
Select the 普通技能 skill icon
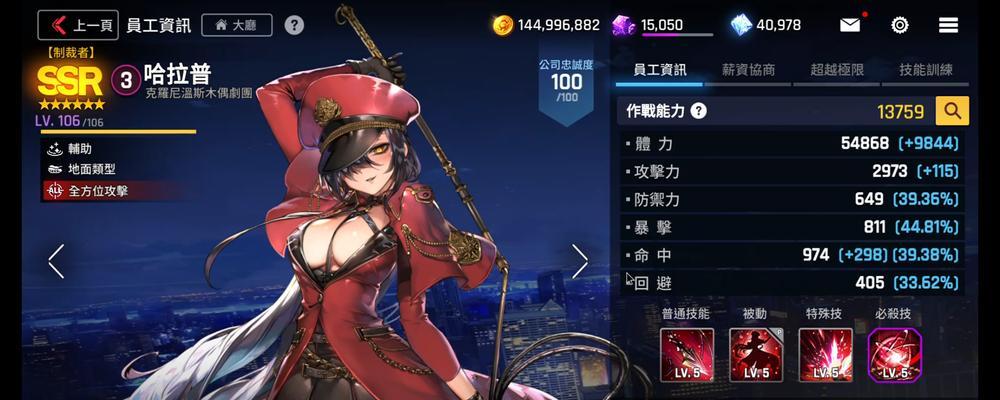(x=686, y=355)
